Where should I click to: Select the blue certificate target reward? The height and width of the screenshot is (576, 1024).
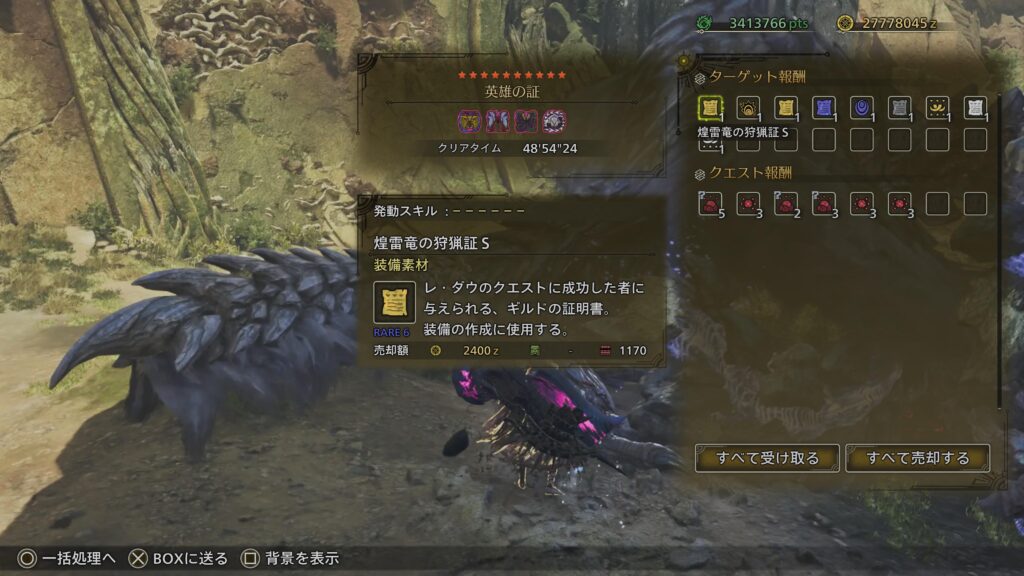point(824,108)
